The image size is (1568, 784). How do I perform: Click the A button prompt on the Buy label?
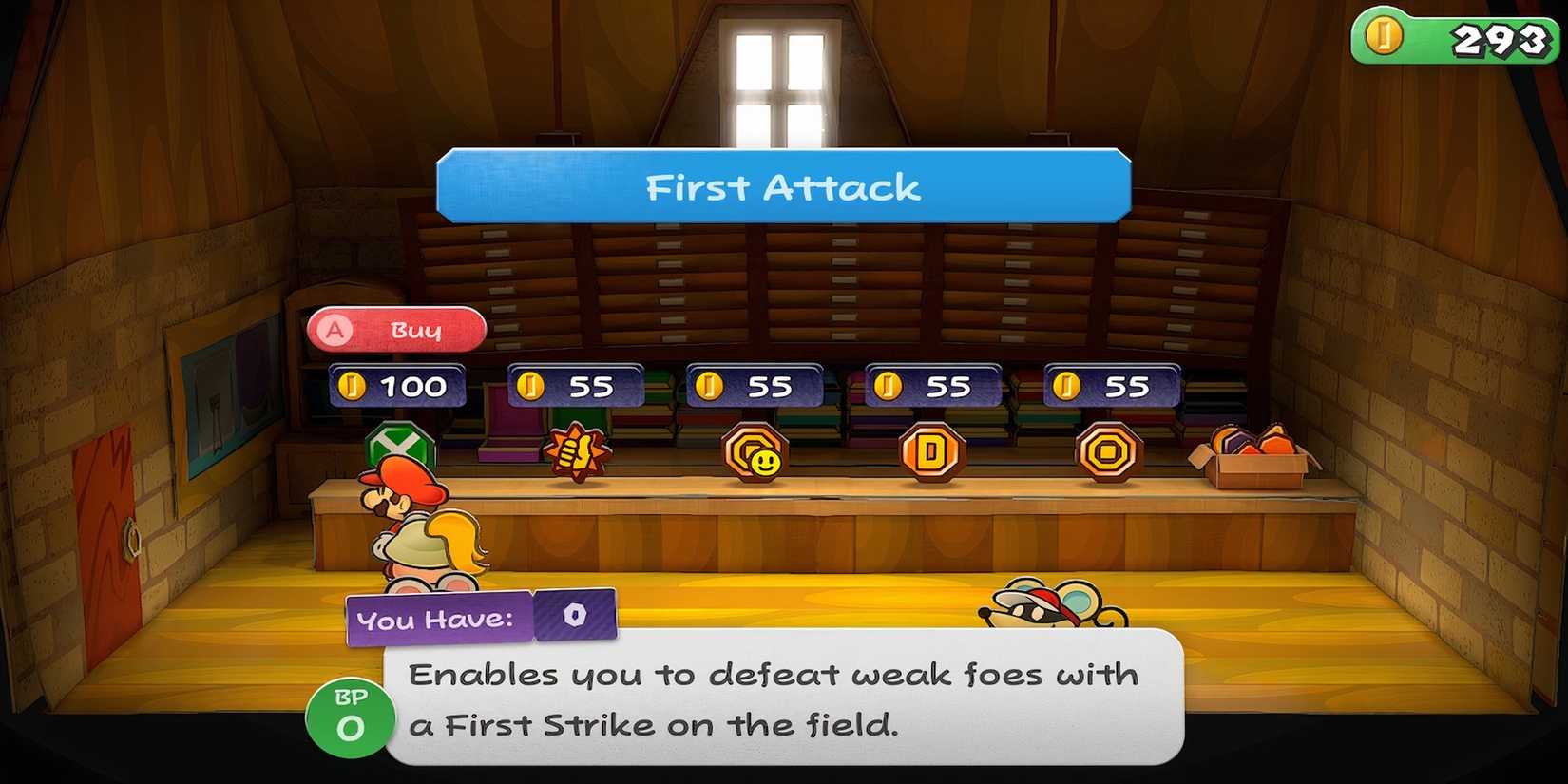pos(335,330)
